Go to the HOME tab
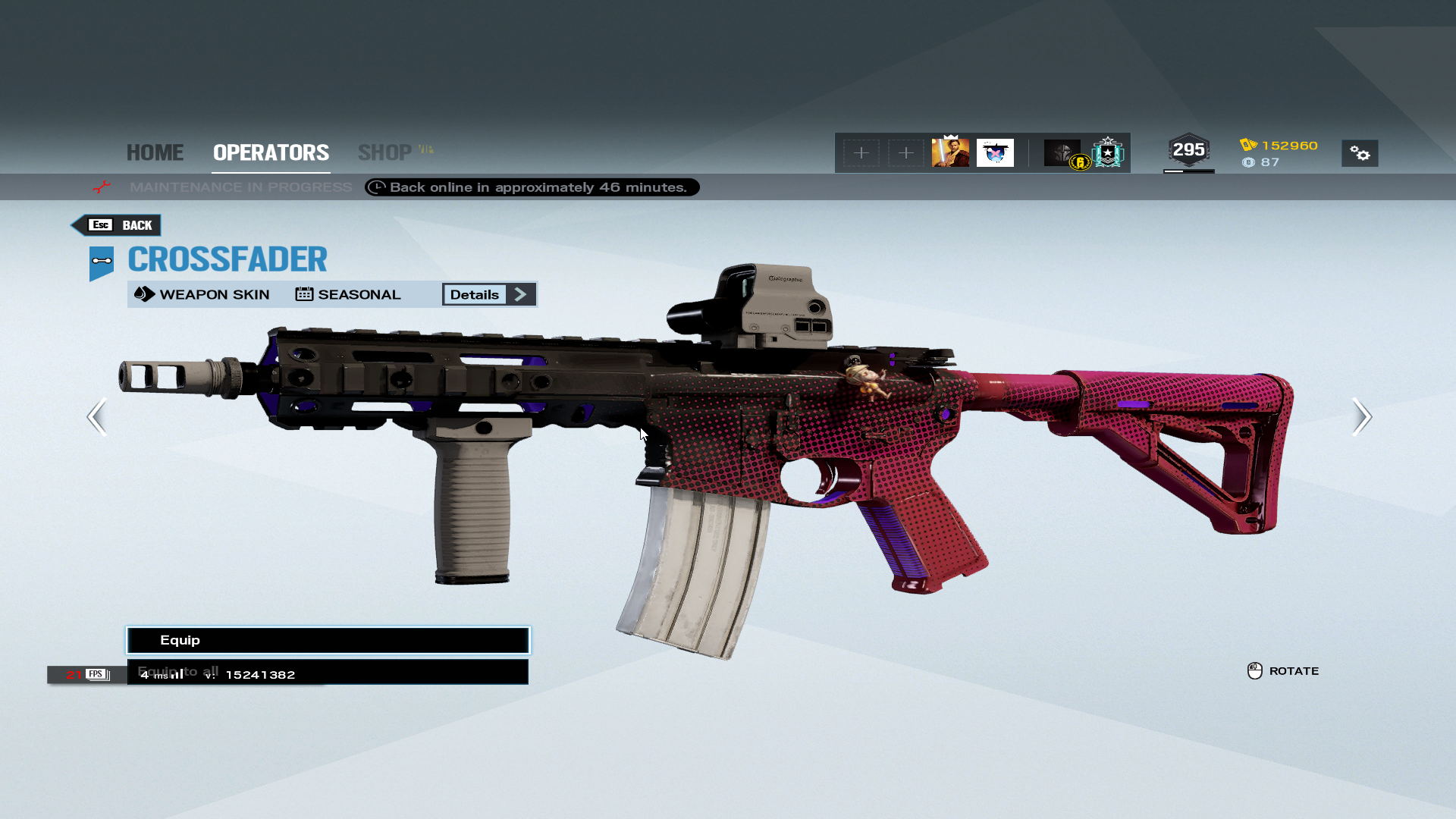Viewport: 1456px width, 819px height. [155, 152]
